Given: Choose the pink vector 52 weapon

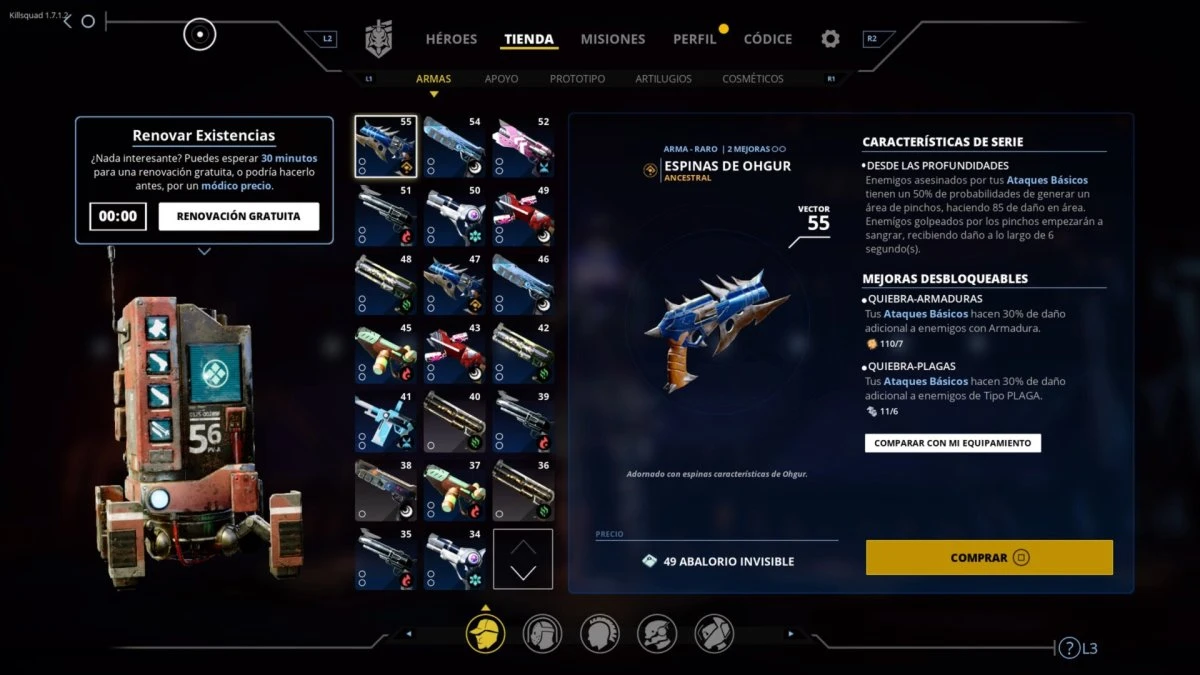Looking at the screenshot, I should click(x=523, y=146).
